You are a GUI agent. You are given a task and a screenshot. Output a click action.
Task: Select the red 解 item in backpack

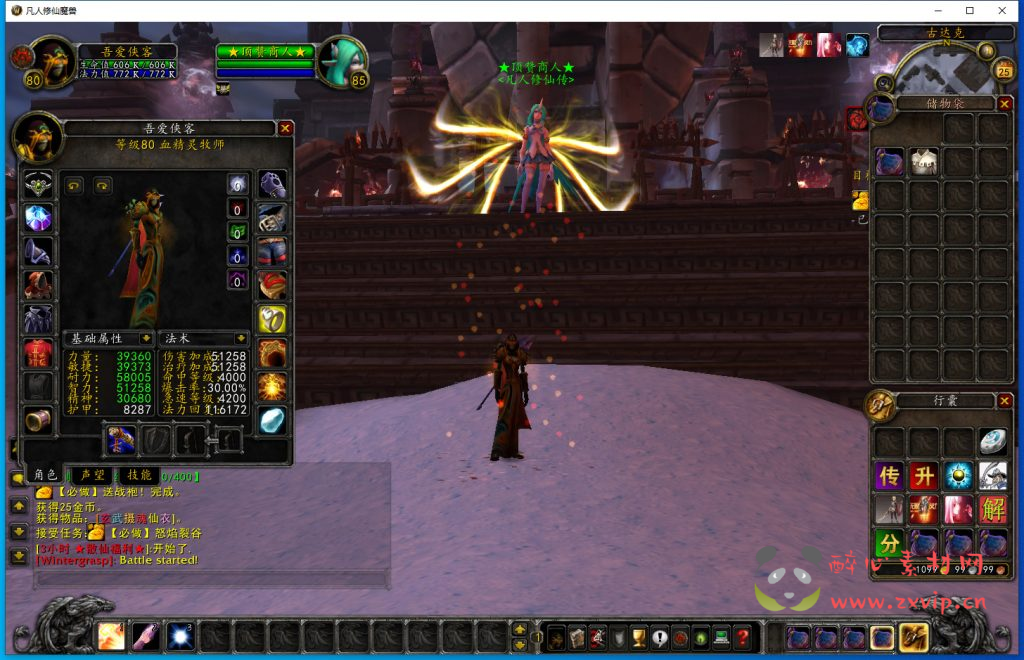992,510
